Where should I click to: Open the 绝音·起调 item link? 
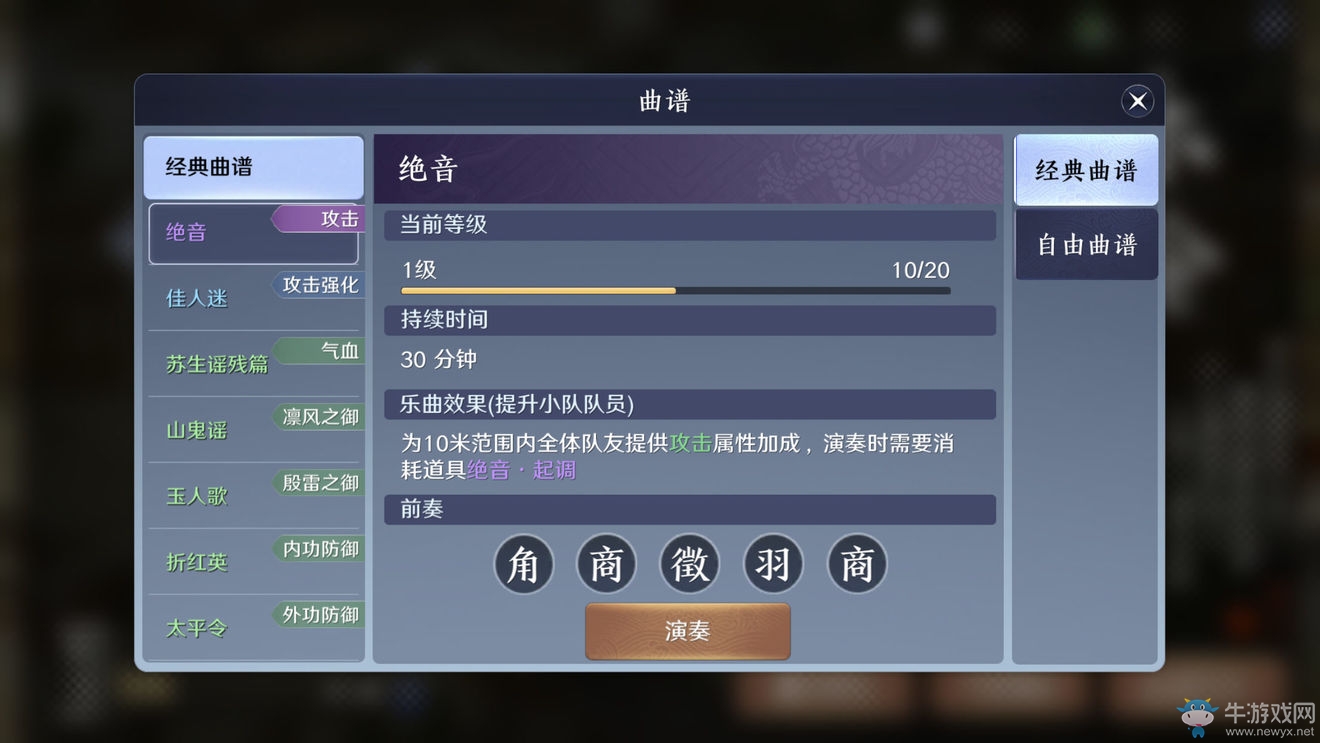click(524, 469)
